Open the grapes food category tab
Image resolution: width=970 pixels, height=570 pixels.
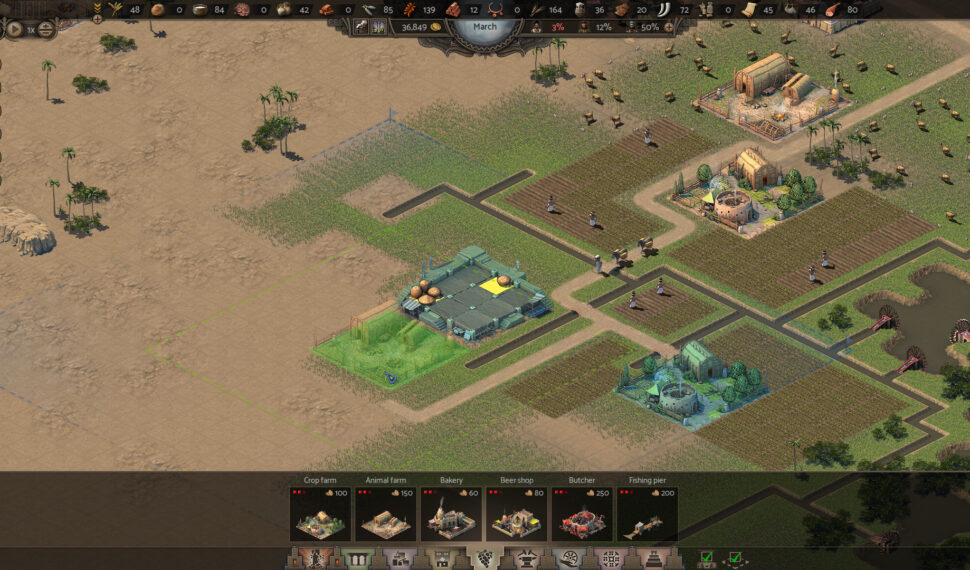pyautogui.click(x=483, y=558)
